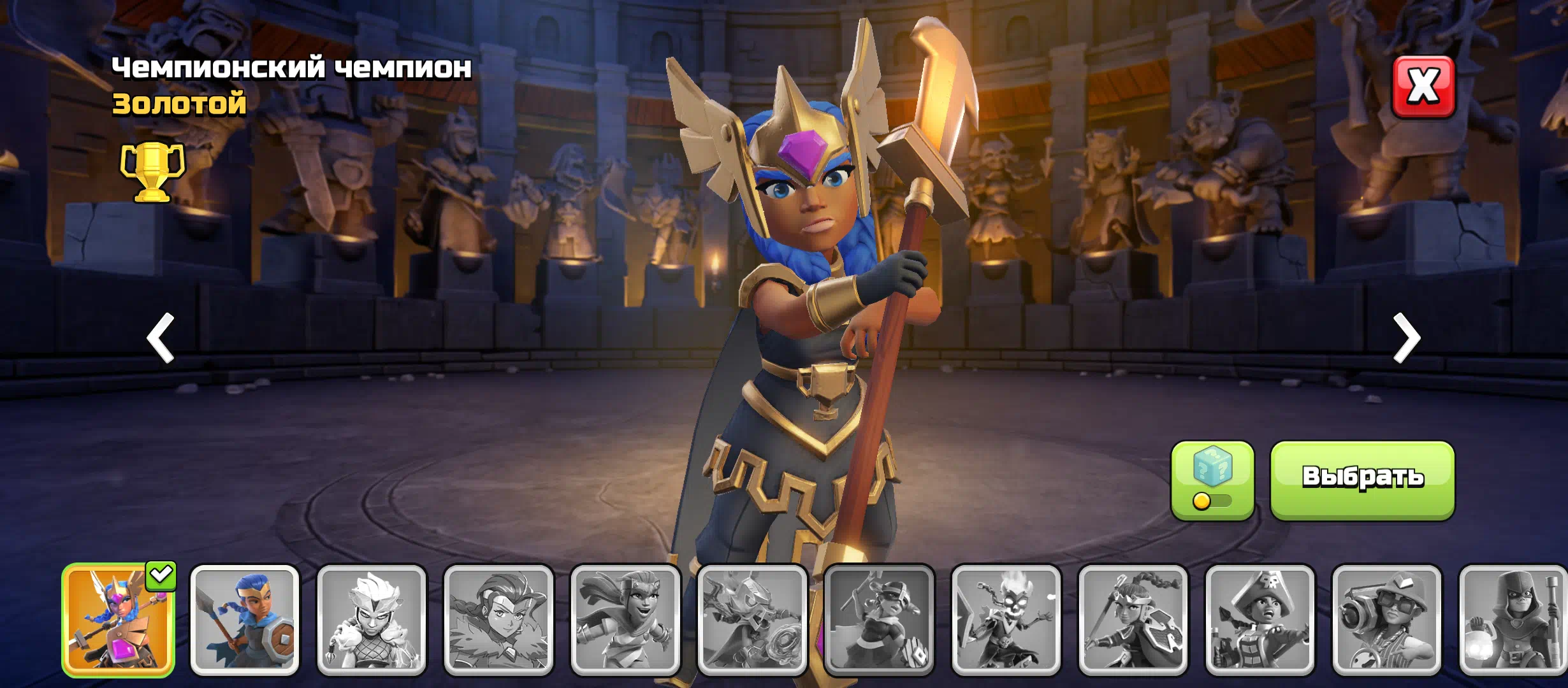Select the boombox and sunglasses skin
The width and height of the screenshot is (1568, 688).
(x=1386, y=620)
